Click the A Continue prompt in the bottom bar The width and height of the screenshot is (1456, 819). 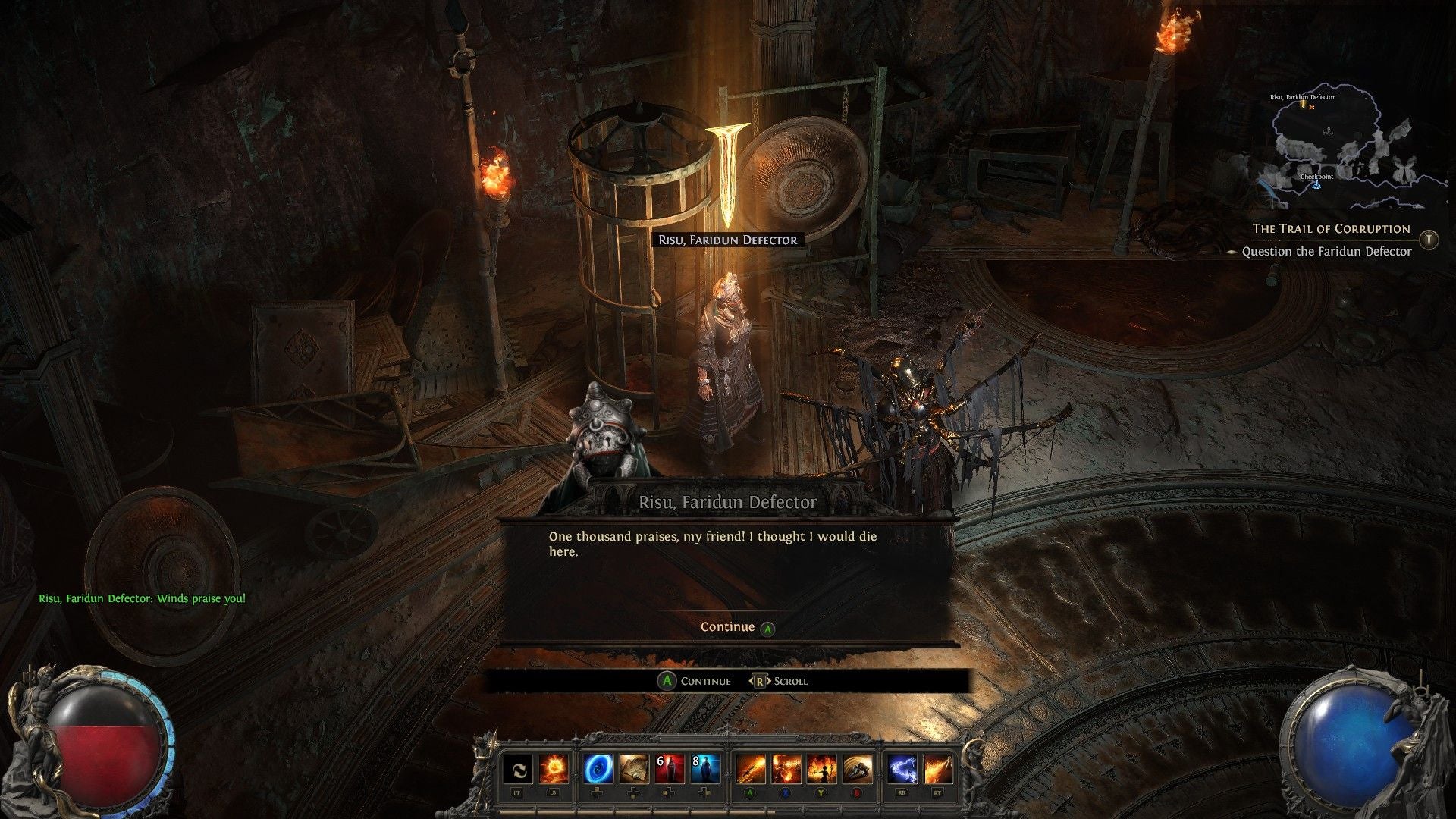[x=694, y=681]
